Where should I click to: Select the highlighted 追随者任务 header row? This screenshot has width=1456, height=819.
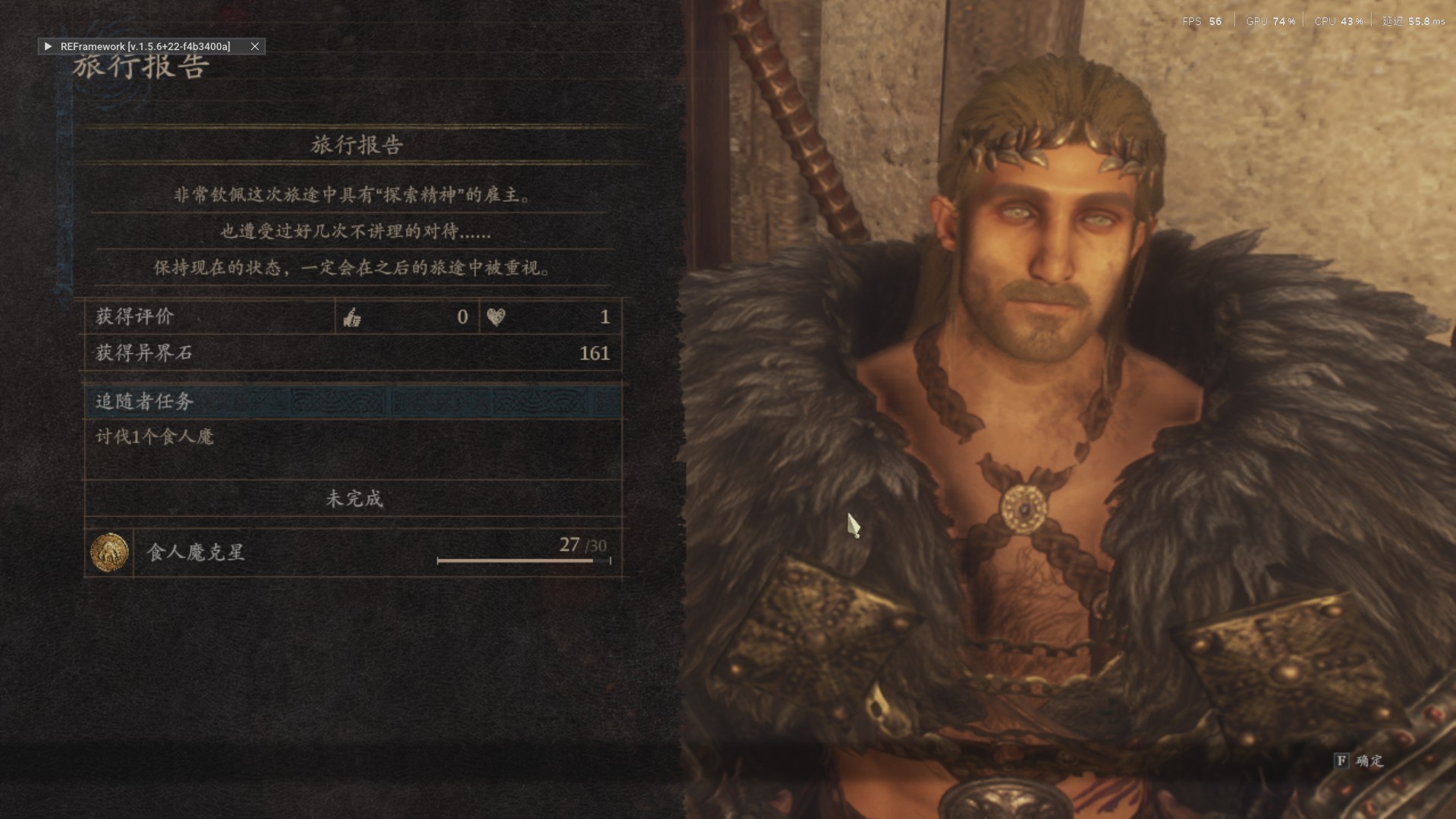point(353,402)
